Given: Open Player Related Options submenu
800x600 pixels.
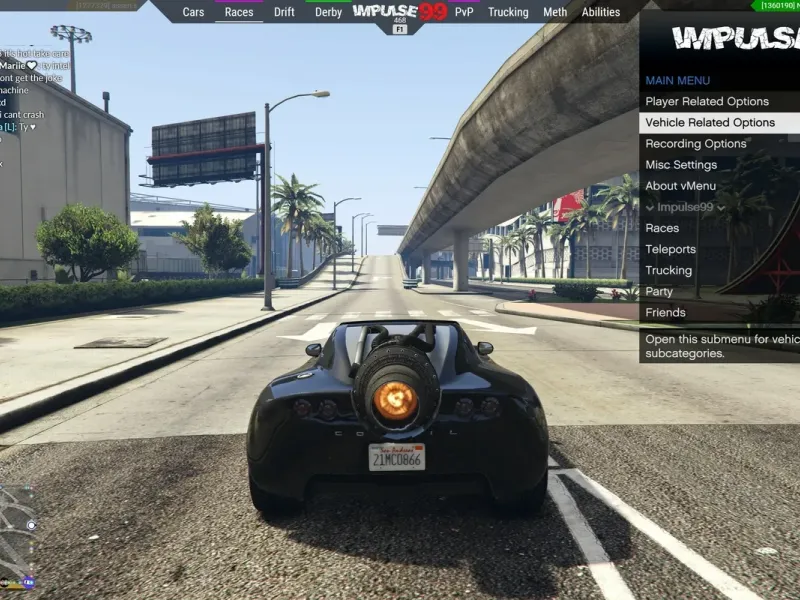Looking at the screenshot, I should click(x=707, y=101).
